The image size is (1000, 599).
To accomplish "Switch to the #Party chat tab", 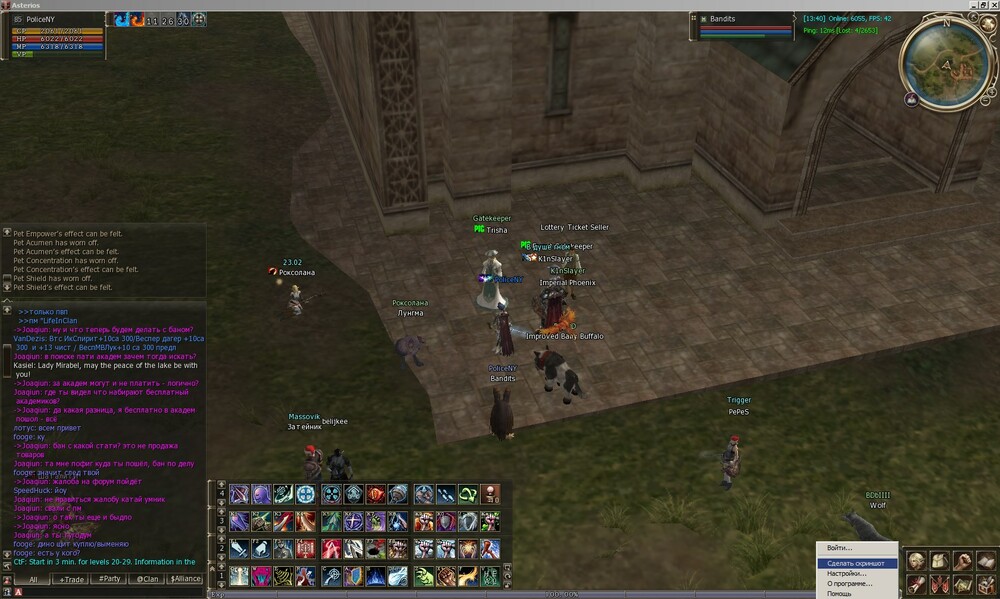I will [110, 579].
